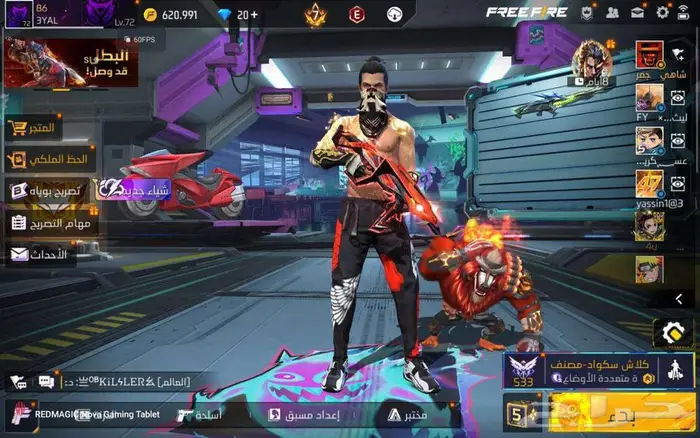
Task: Open the Something New (شيء جديد) banner
Action: pyautogui.click(x=133, y=188)
